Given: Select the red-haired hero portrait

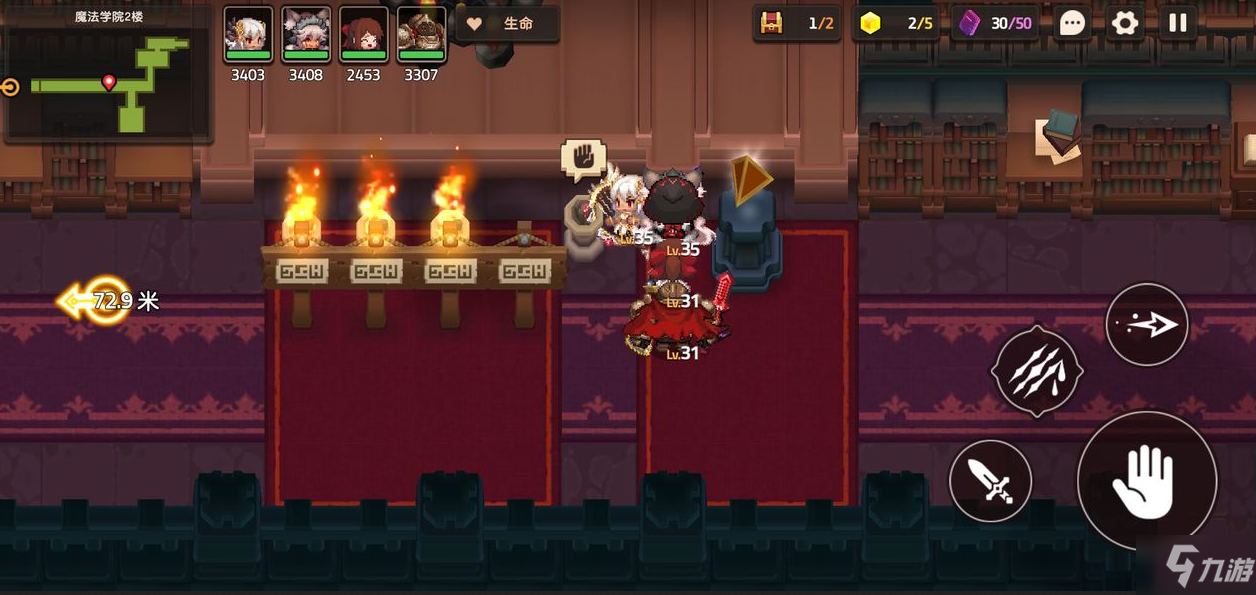Looking at the screenshot, I should (x=363, y=35).
